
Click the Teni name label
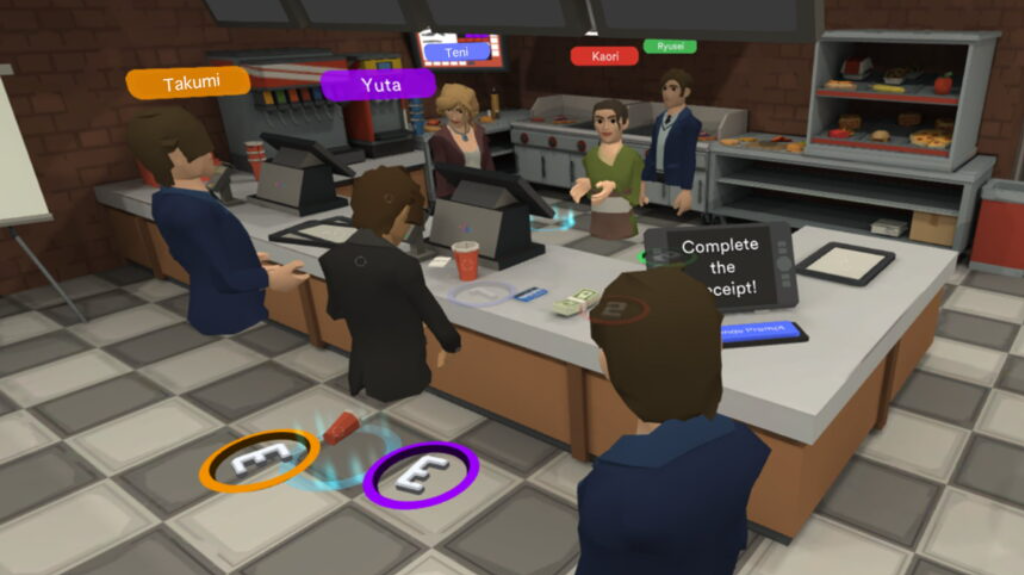click(x=457, y=51)
